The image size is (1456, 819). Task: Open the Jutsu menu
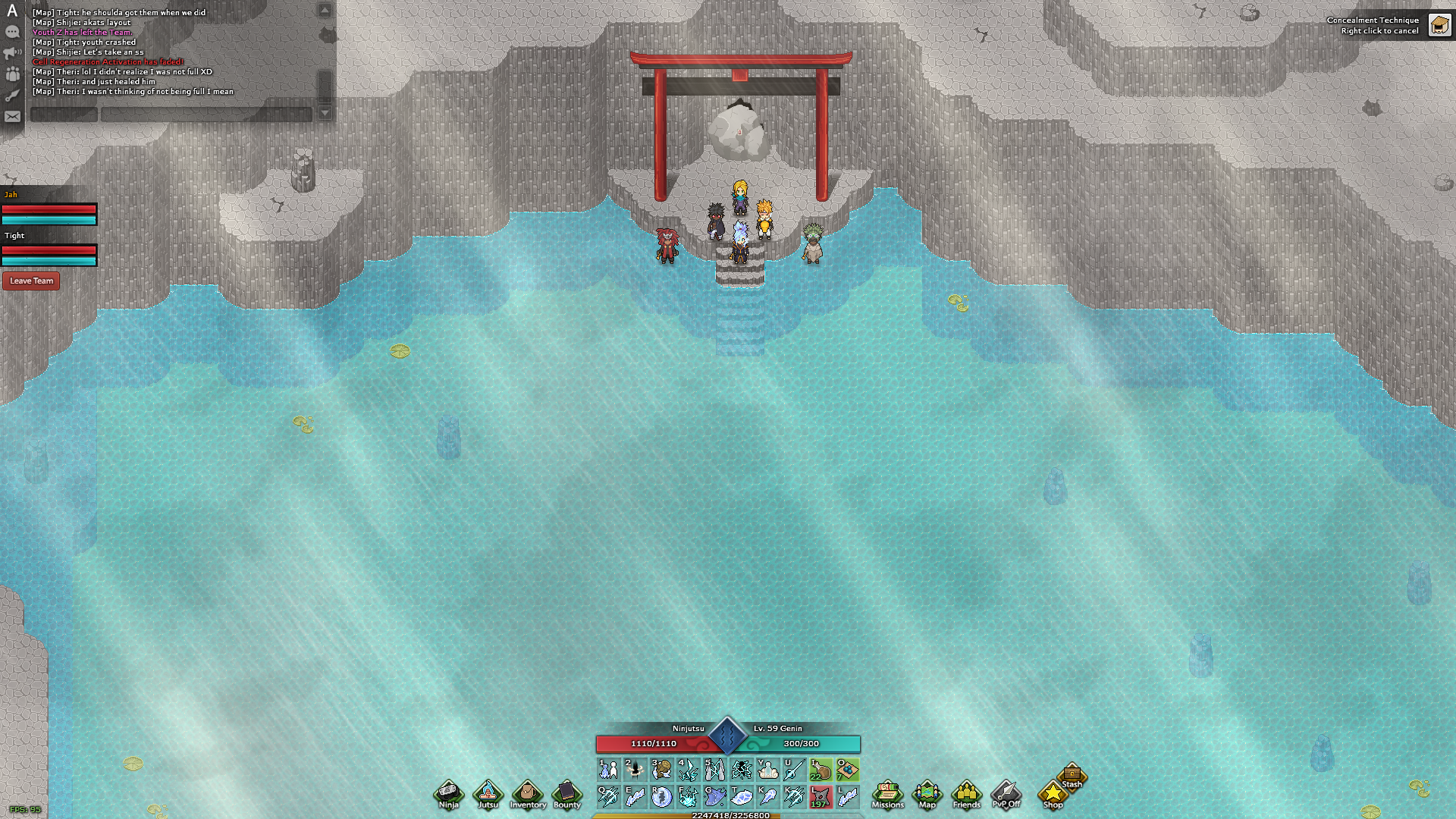pos(488,794)
